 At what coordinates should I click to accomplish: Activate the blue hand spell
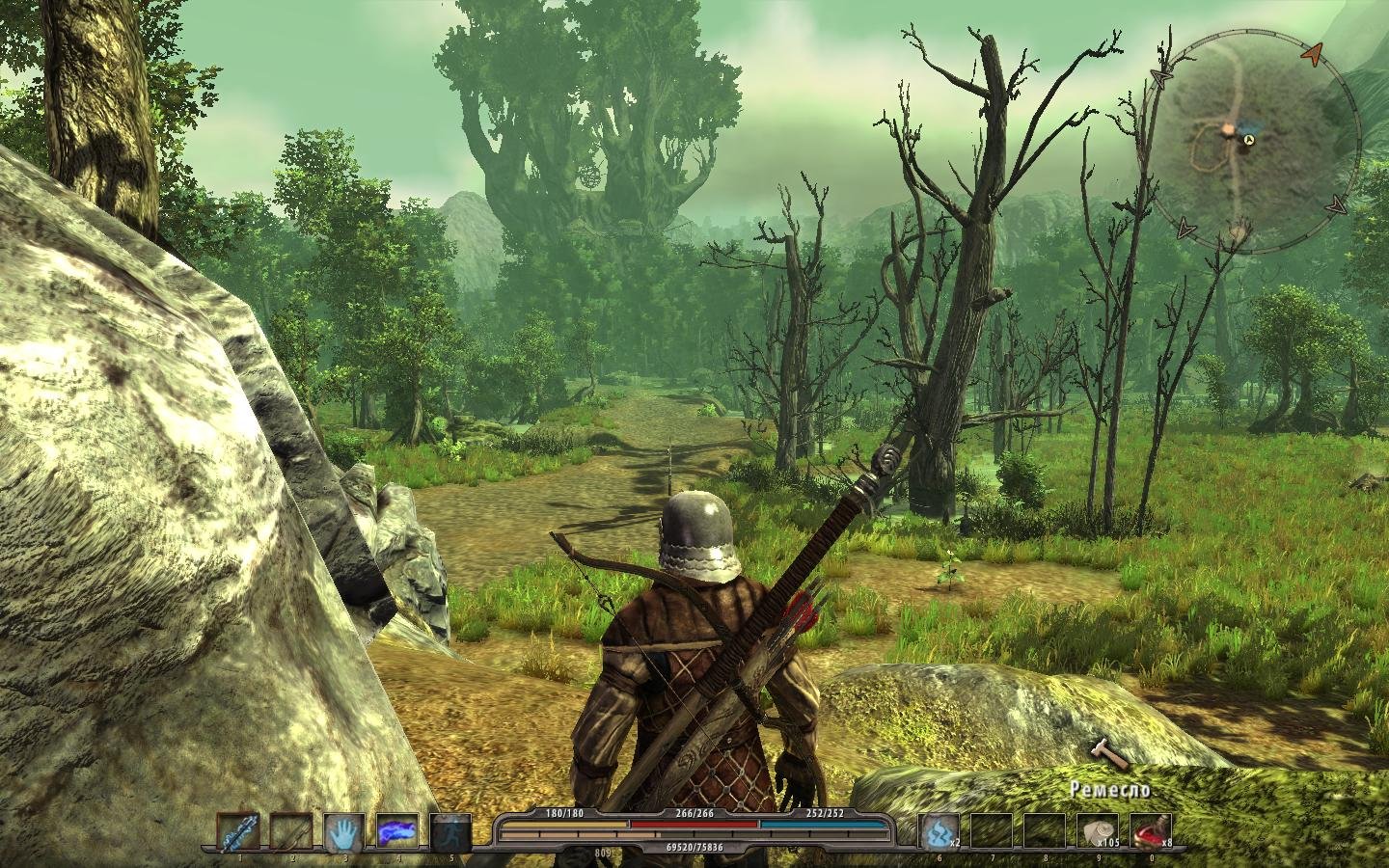[x=343, y=832]
